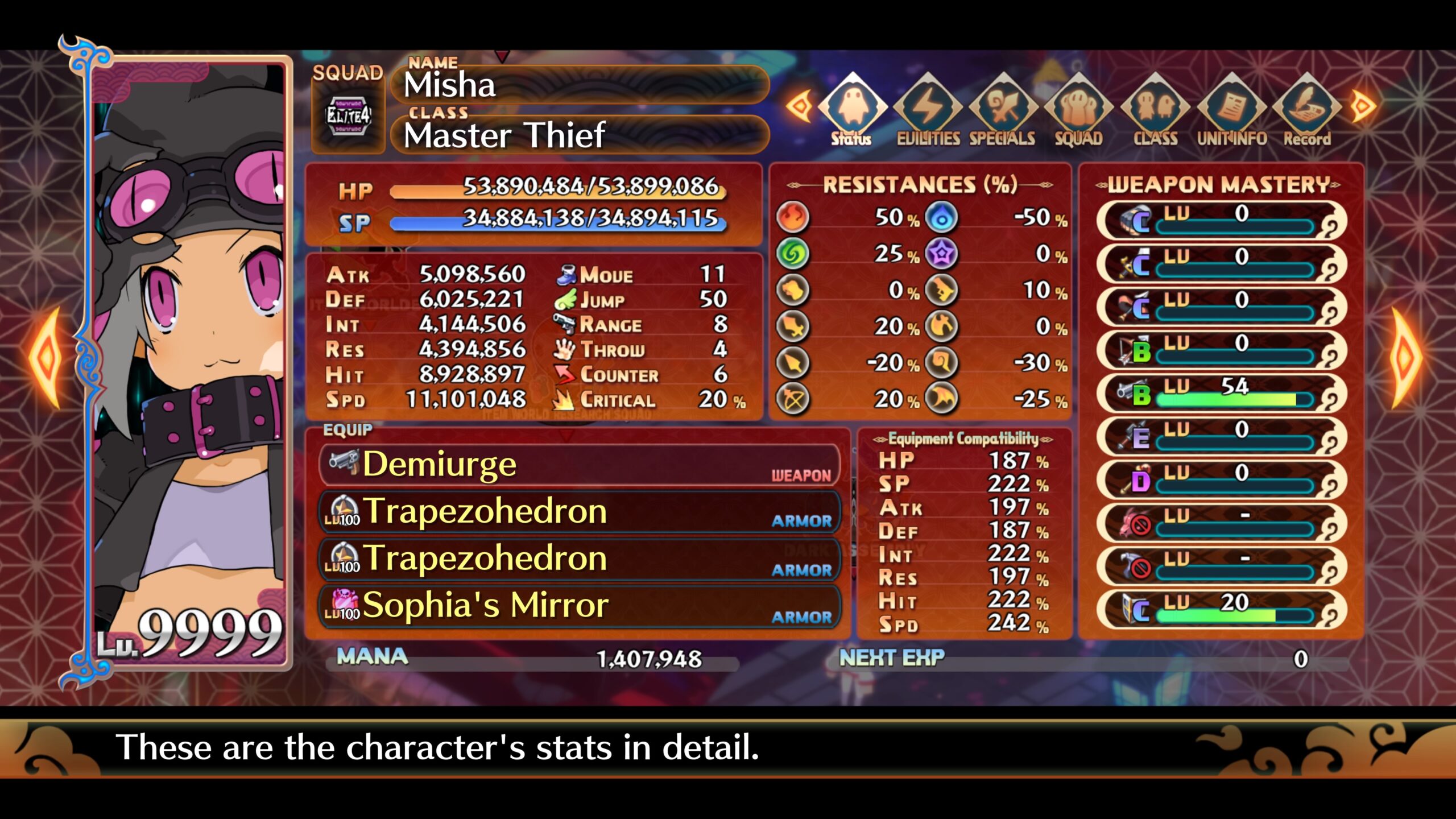Select the Demiurge weapon slot
The width and height of the screenshot is (1456, 819).
pyautogui.click(x=579, y=465)
